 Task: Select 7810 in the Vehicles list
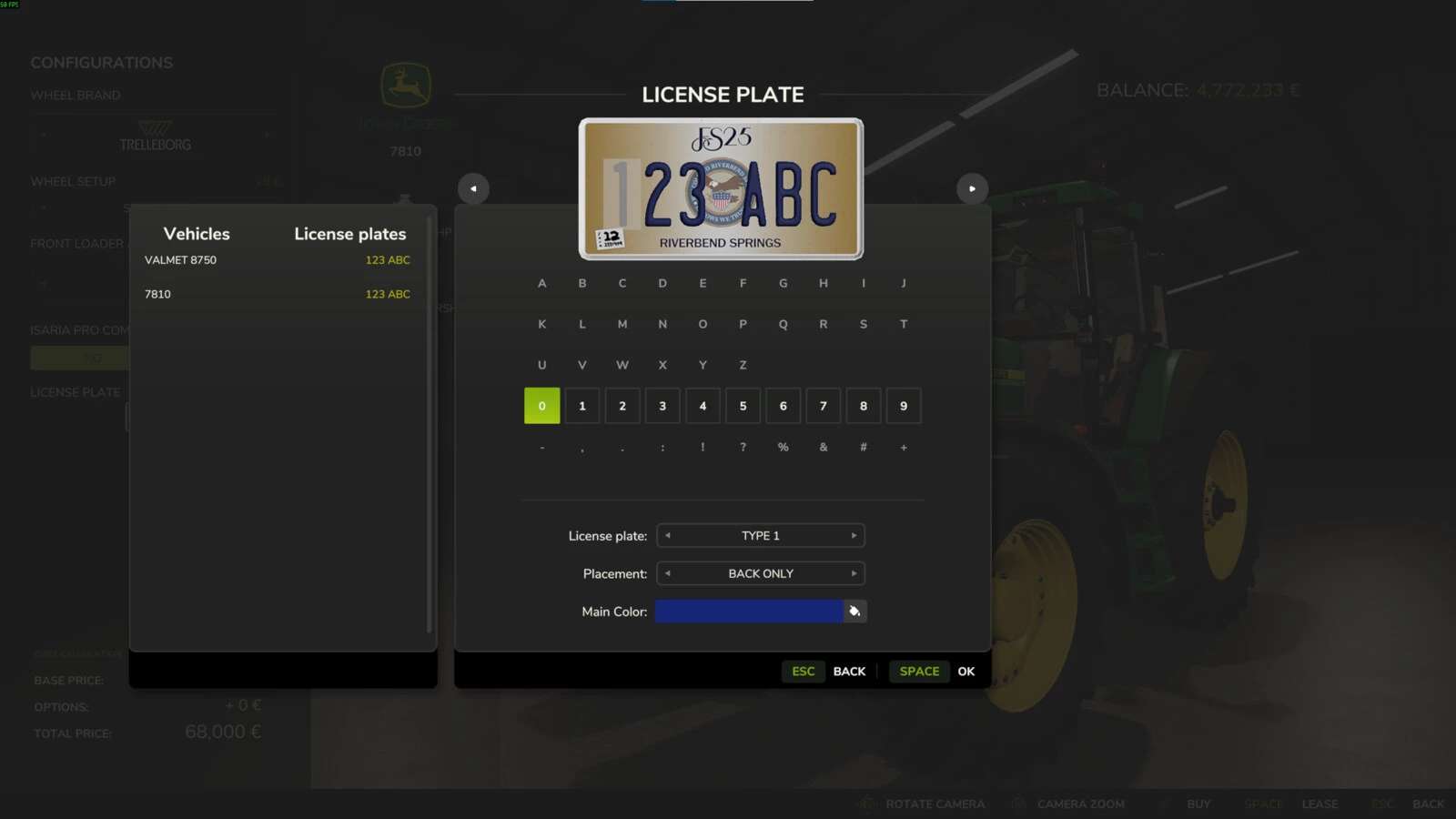[x=158, y=294]
